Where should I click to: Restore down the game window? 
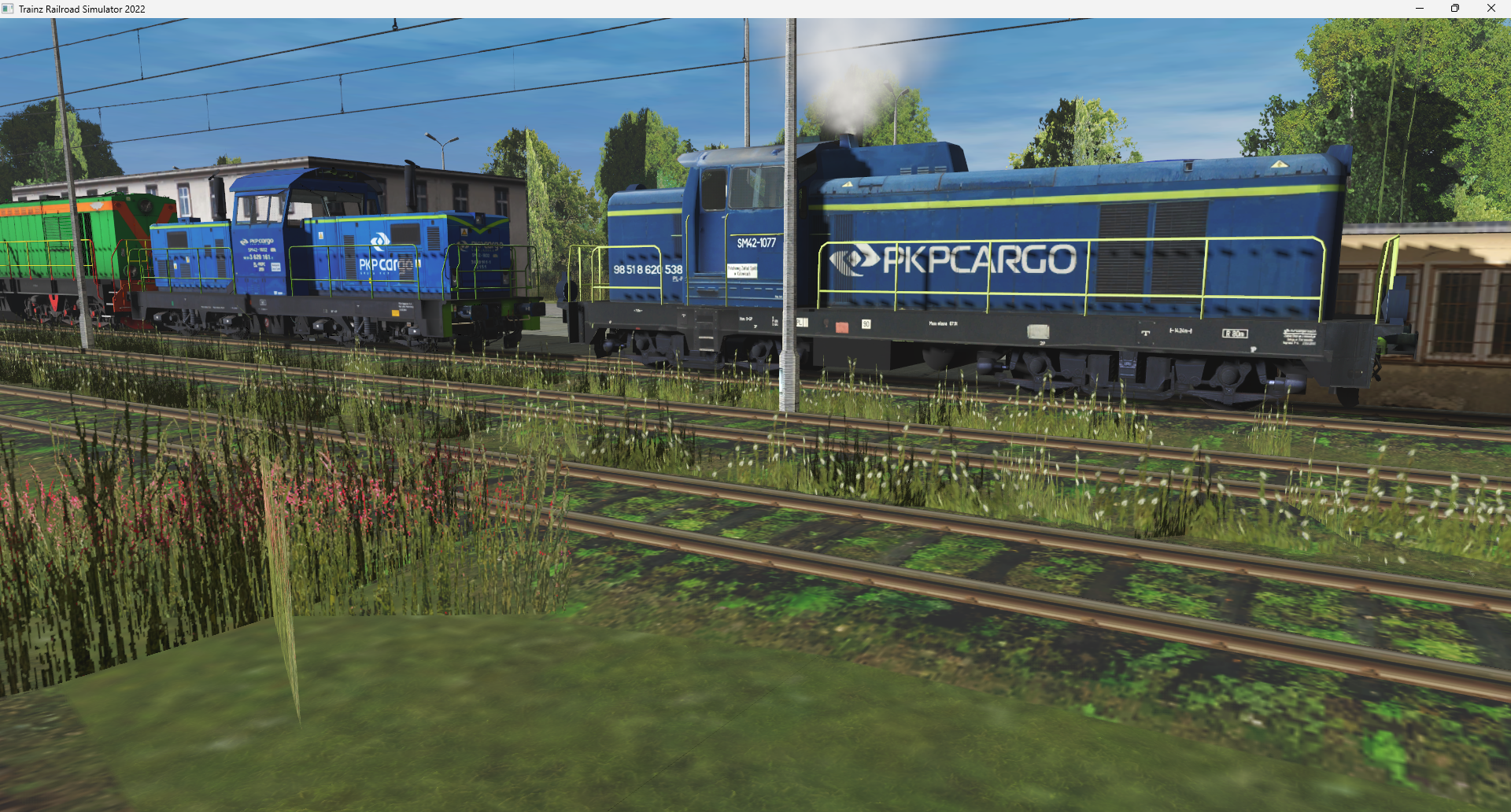[x=1455, y=9]
